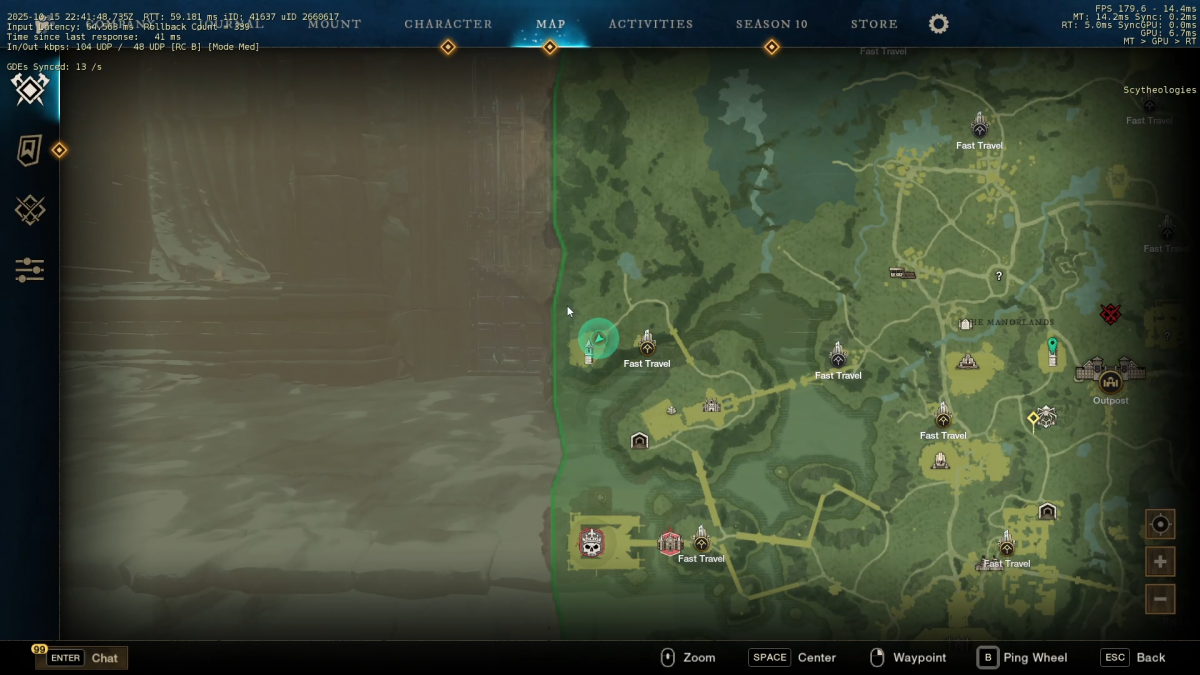Open the bookmark banner sidebar icon
This screenshot has width=1200, height=675.
(30, 150)
